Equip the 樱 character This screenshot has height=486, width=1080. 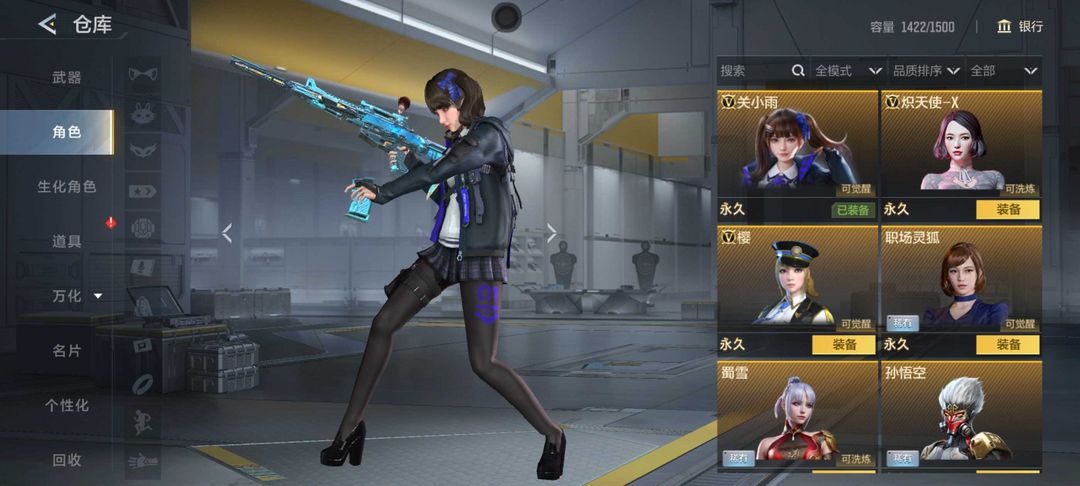click(x=843, y=344)
